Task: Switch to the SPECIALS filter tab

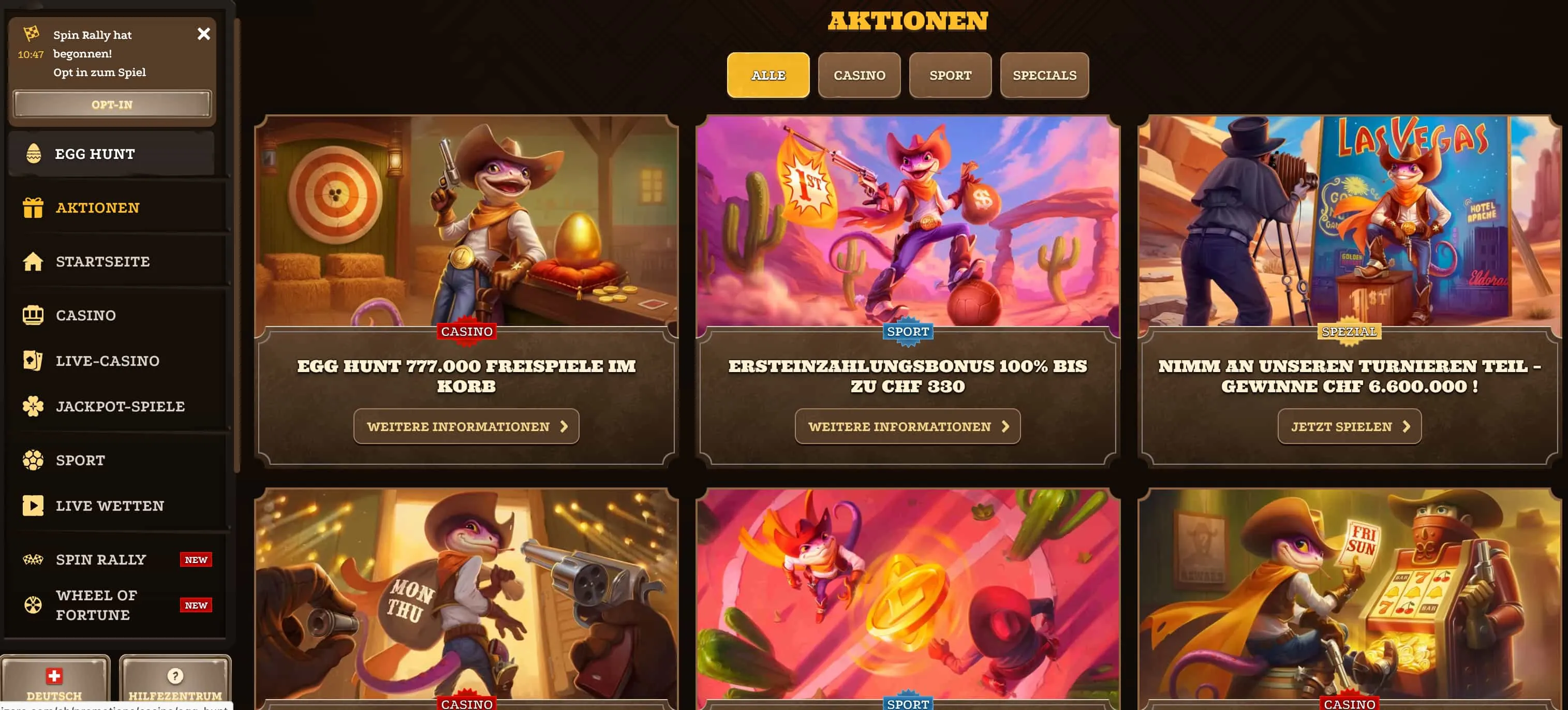Action: (x=1044, y=75)
